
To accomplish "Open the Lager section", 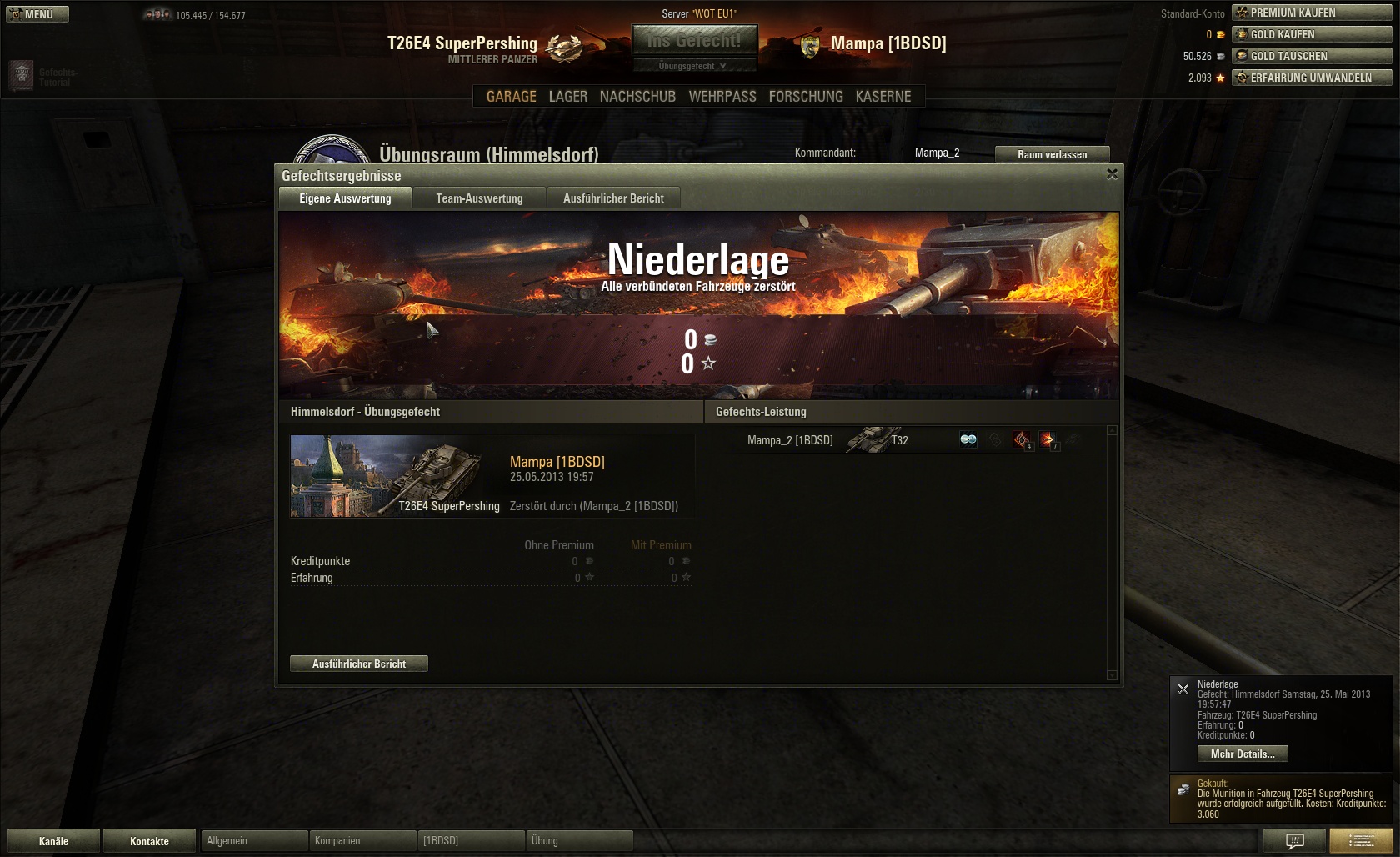I will [x=567, y=97].
